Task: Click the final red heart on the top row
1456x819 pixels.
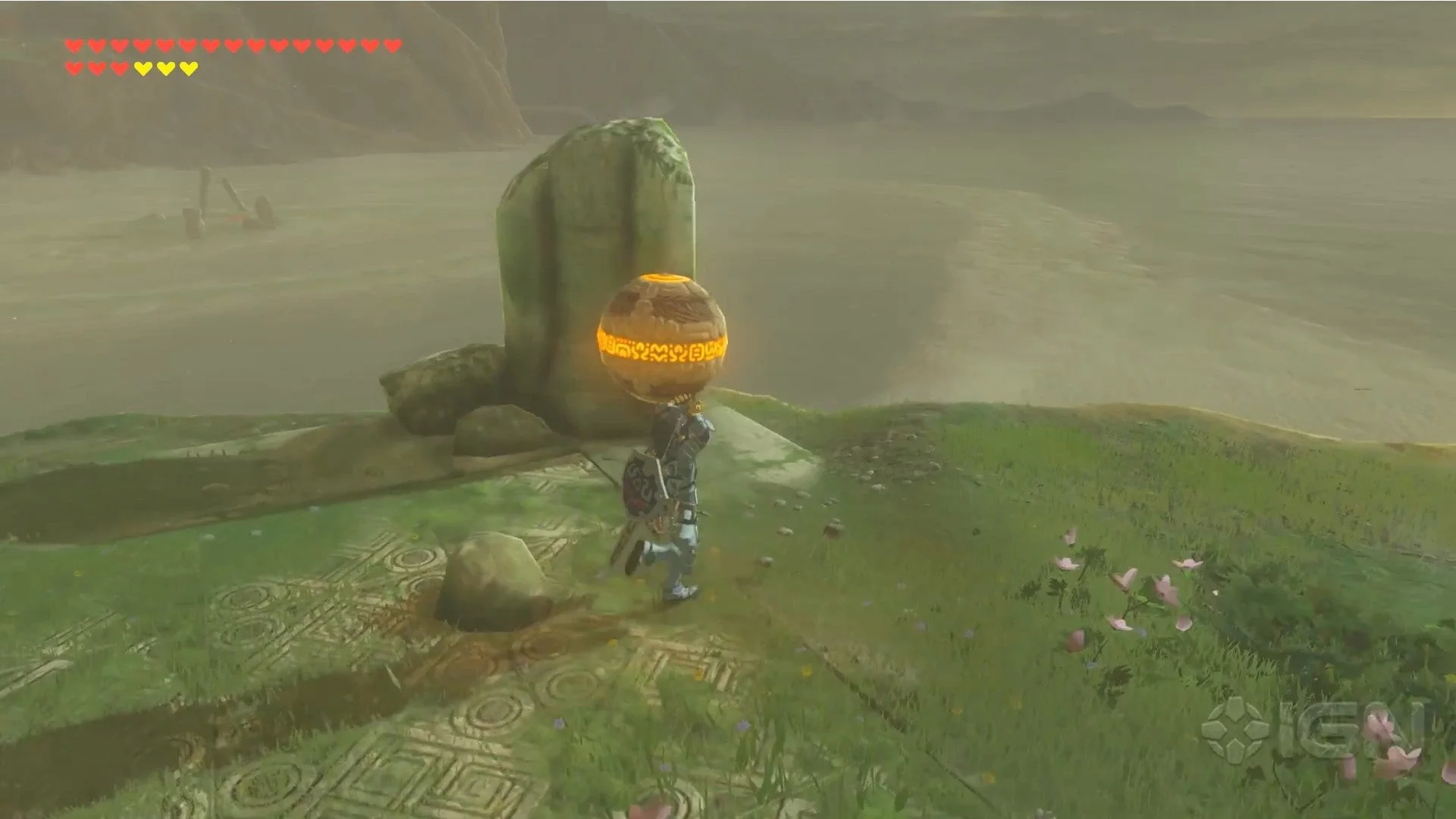Action: pos(391,45)
